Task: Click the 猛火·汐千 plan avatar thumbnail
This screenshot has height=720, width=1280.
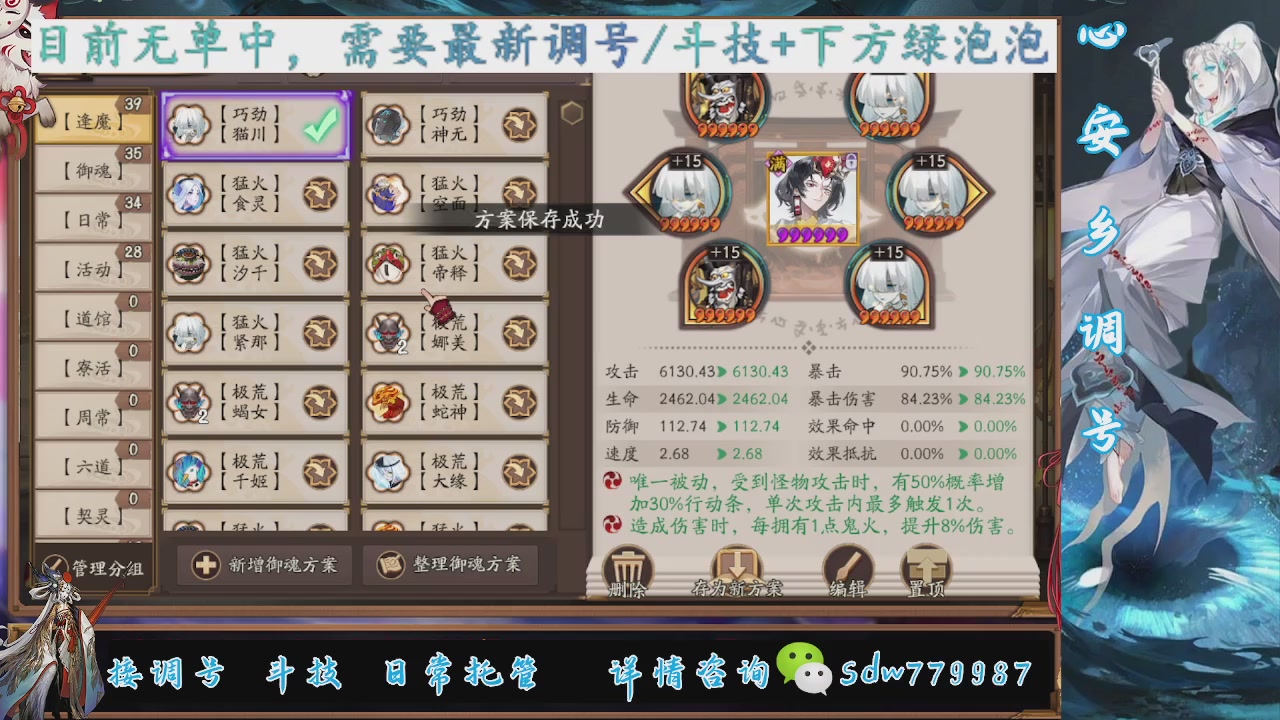Action: 190,262
